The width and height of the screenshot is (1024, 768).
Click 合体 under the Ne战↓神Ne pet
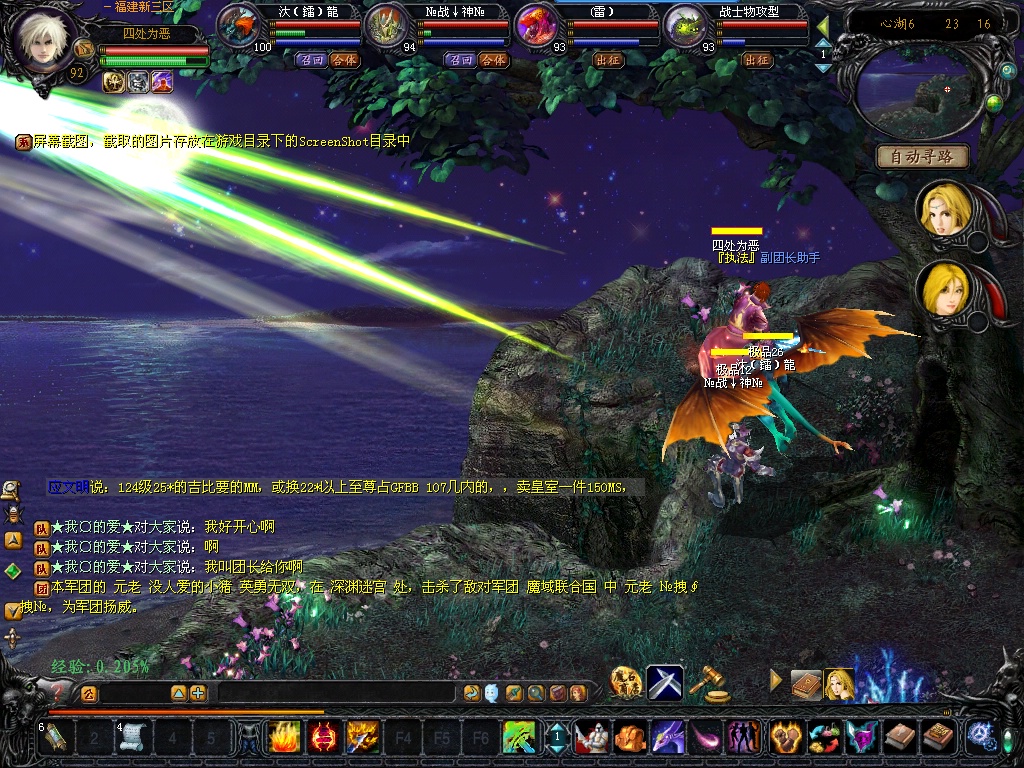pos(492,60)
